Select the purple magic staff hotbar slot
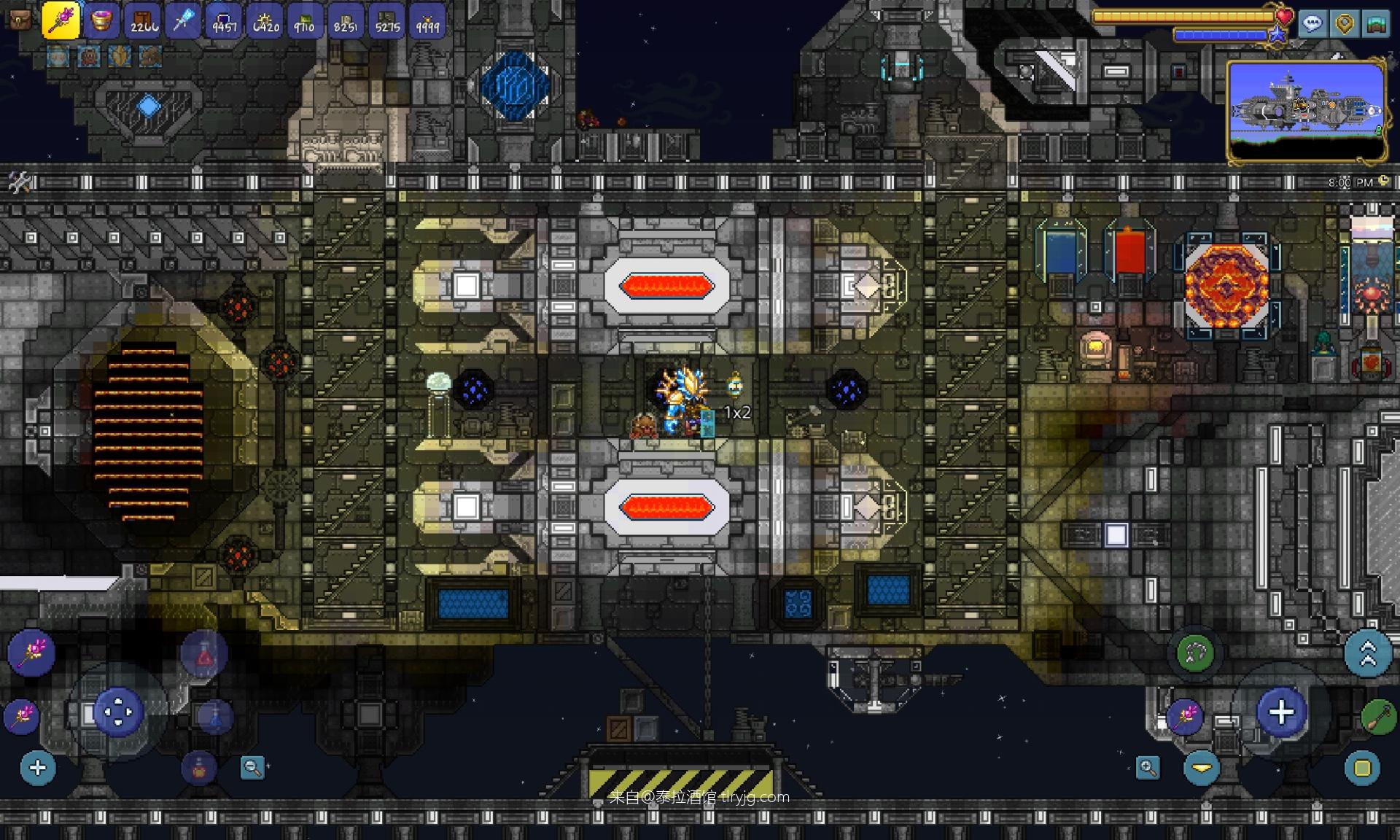 (61, 20)
